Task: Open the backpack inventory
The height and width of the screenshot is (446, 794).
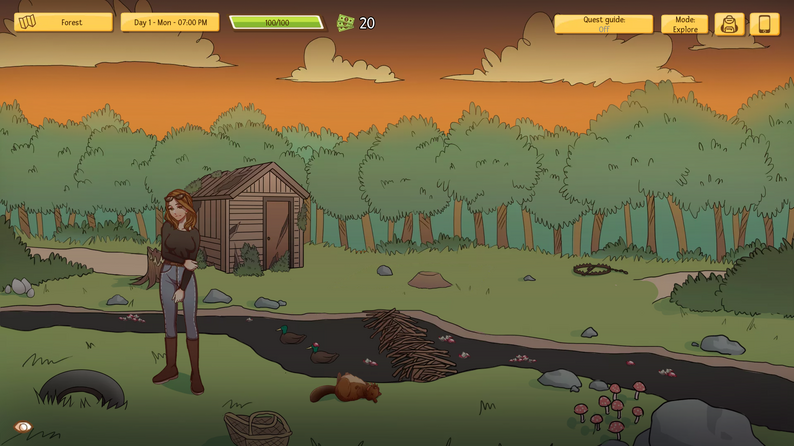Action: (730, 24)
